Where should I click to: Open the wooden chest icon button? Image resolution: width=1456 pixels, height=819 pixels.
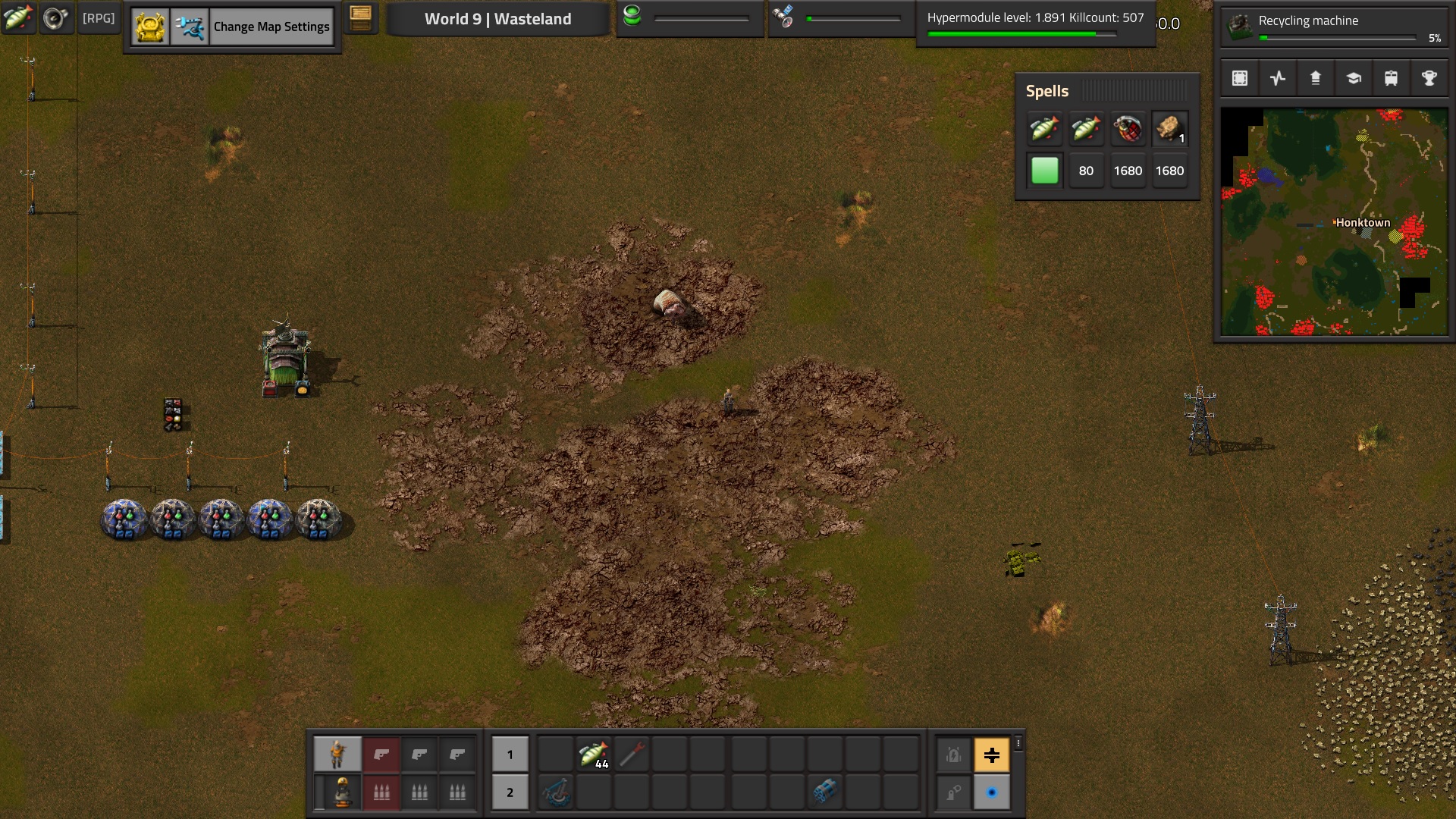point(361,18)
